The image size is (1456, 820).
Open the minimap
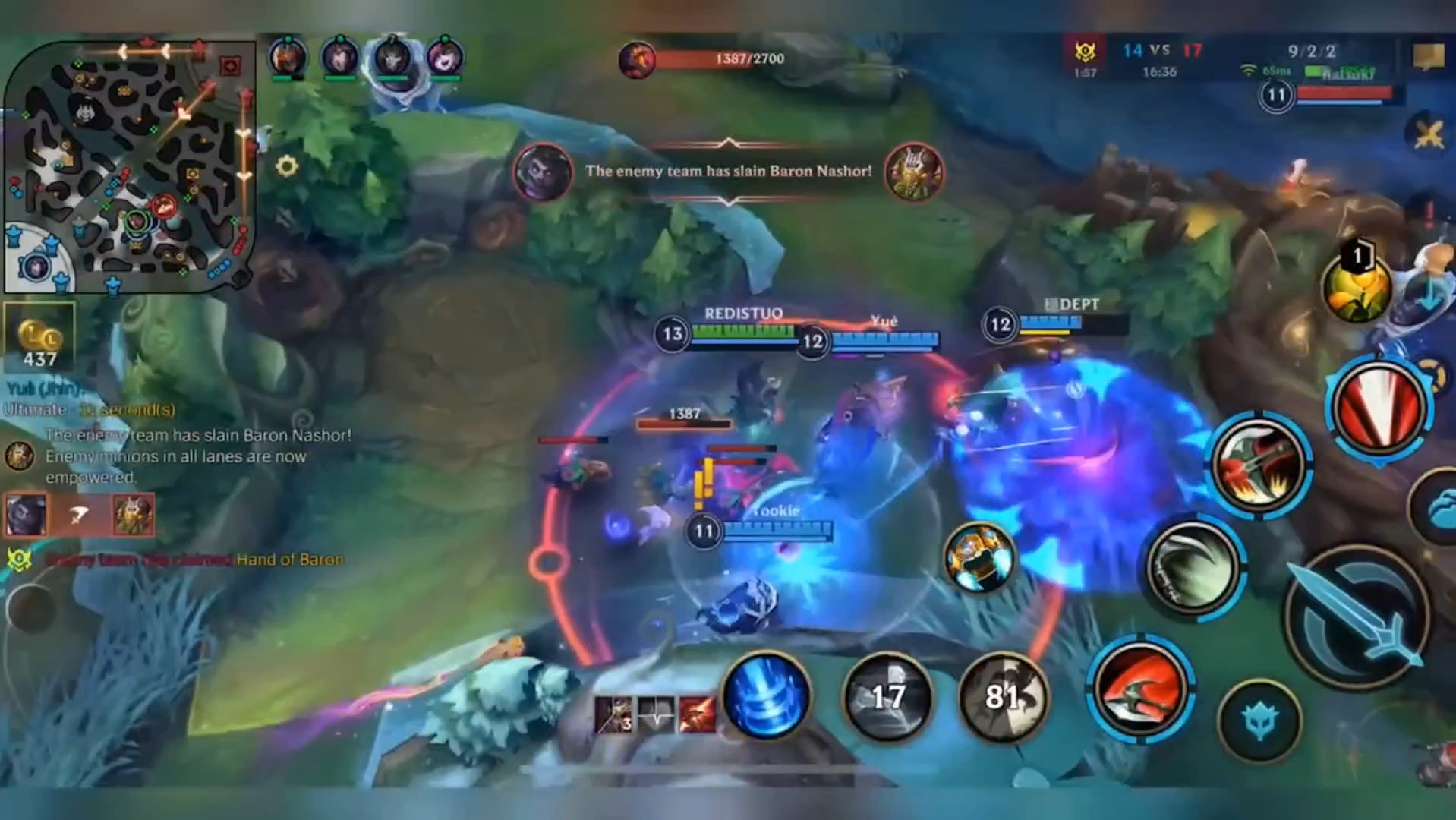coord(129,167)
